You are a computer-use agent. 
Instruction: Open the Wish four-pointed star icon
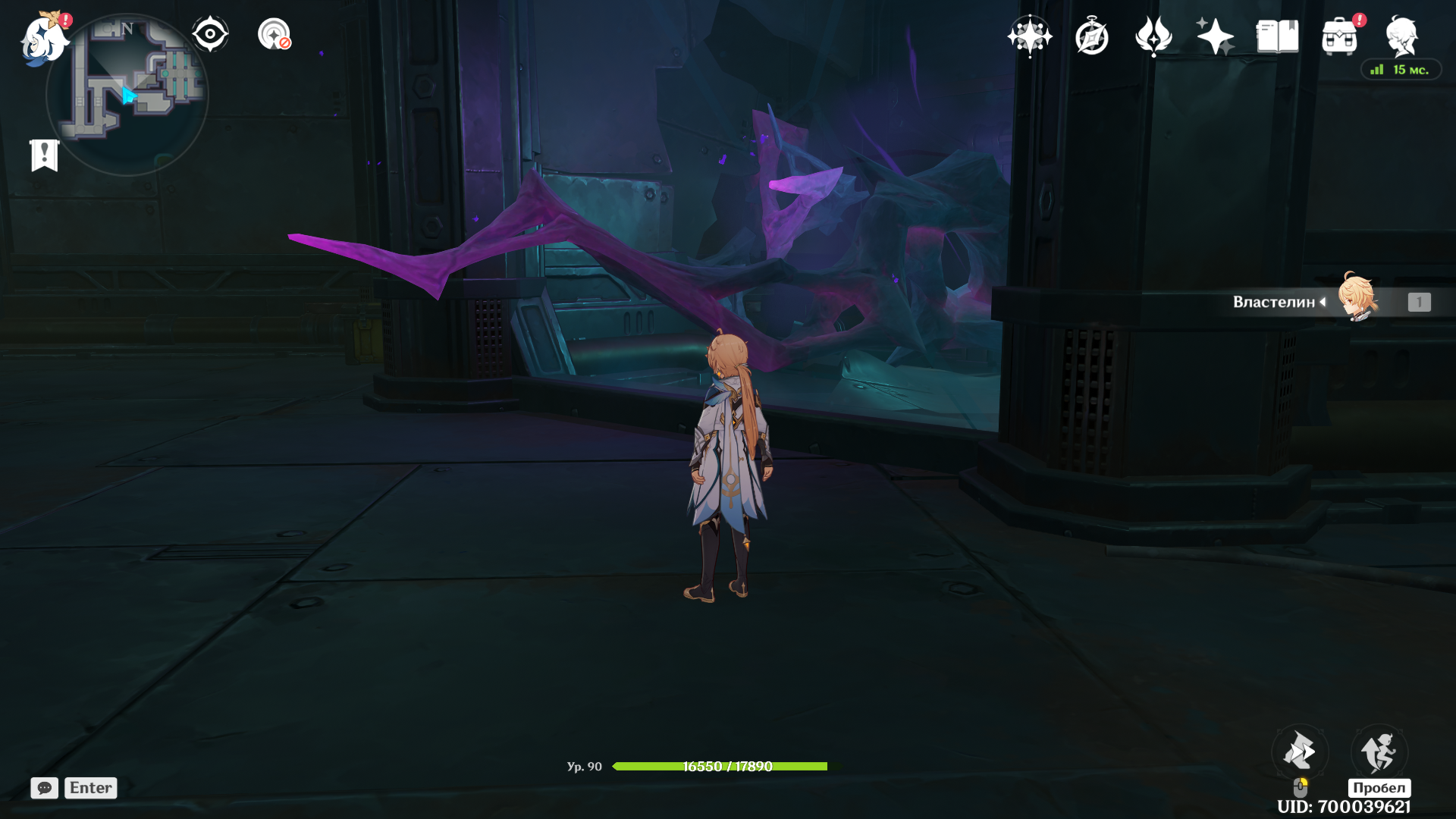point(1030,36)
